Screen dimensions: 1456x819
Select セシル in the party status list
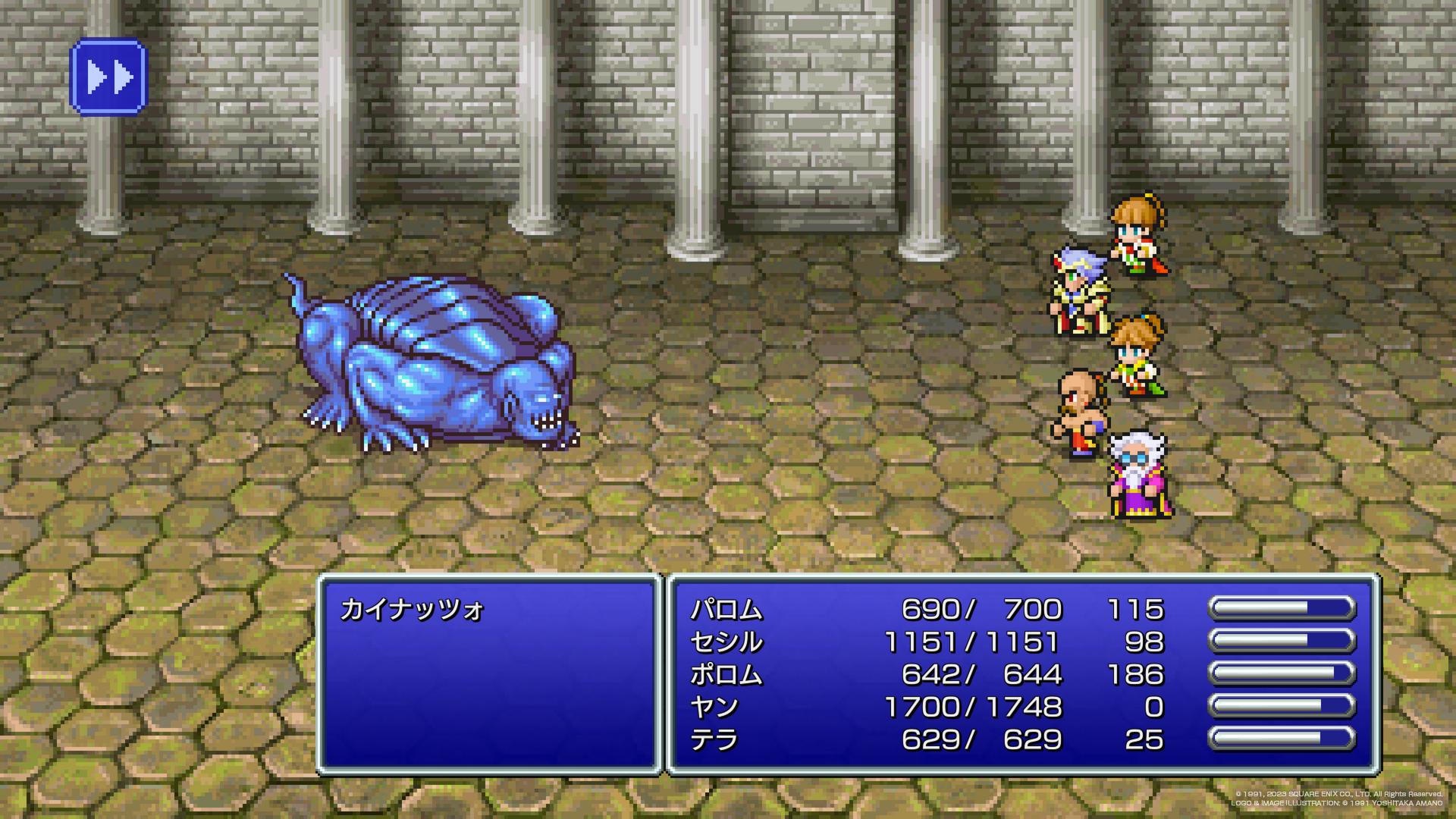click(726, 642)
